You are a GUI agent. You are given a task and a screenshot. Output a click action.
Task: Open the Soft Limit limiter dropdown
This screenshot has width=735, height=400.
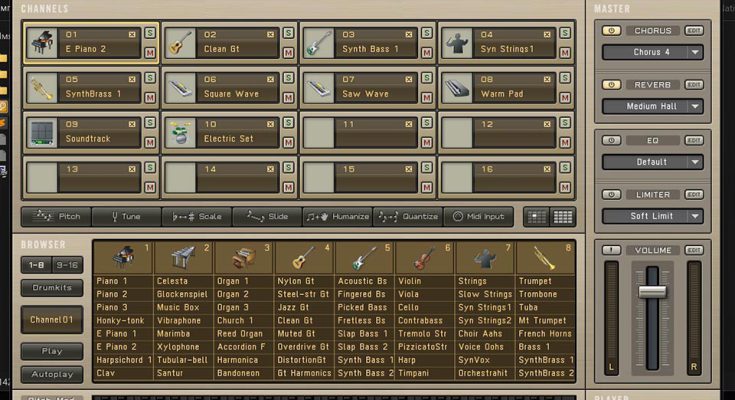[x=652, y=216]
